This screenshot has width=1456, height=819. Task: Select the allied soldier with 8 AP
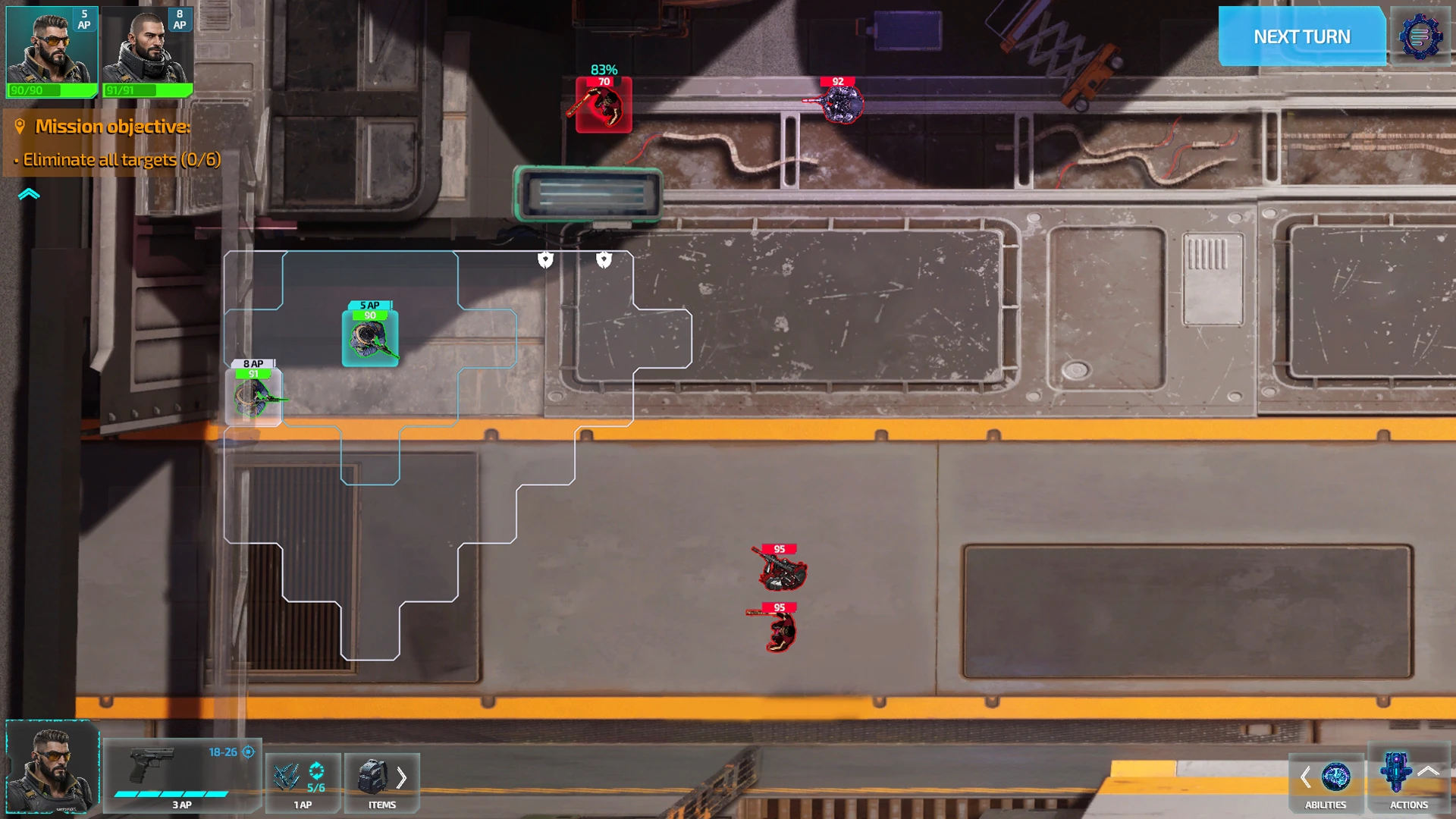[x=254, y=397]
